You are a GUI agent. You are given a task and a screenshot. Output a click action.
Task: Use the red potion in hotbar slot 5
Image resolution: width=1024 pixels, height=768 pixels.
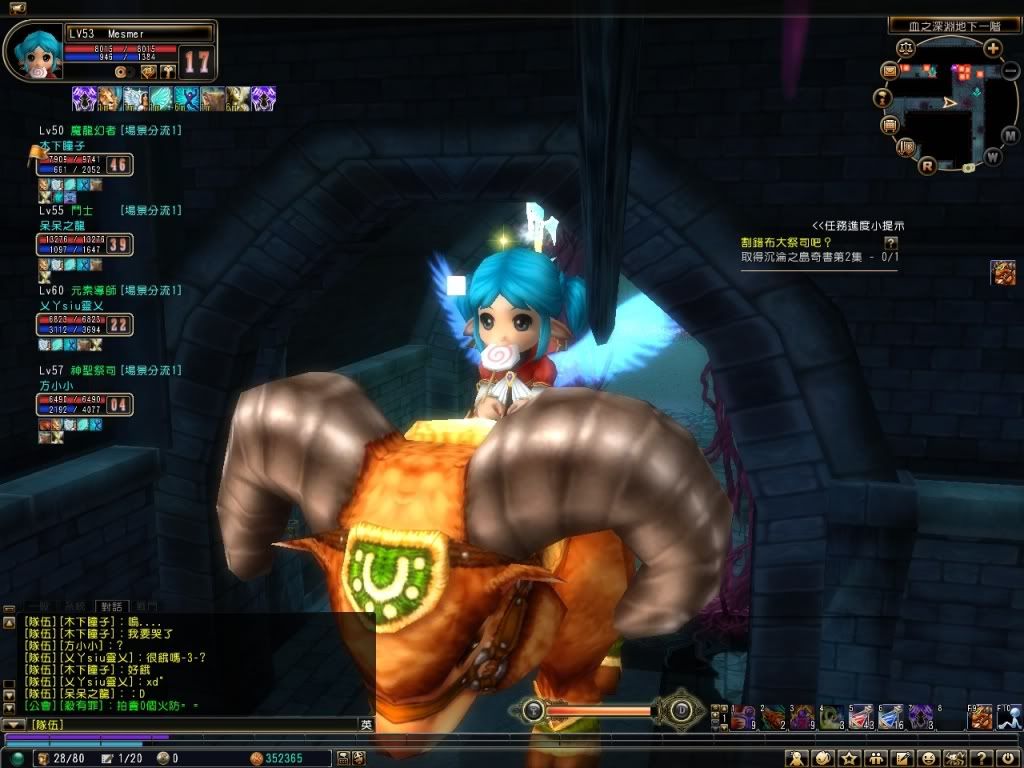(862, 716)
